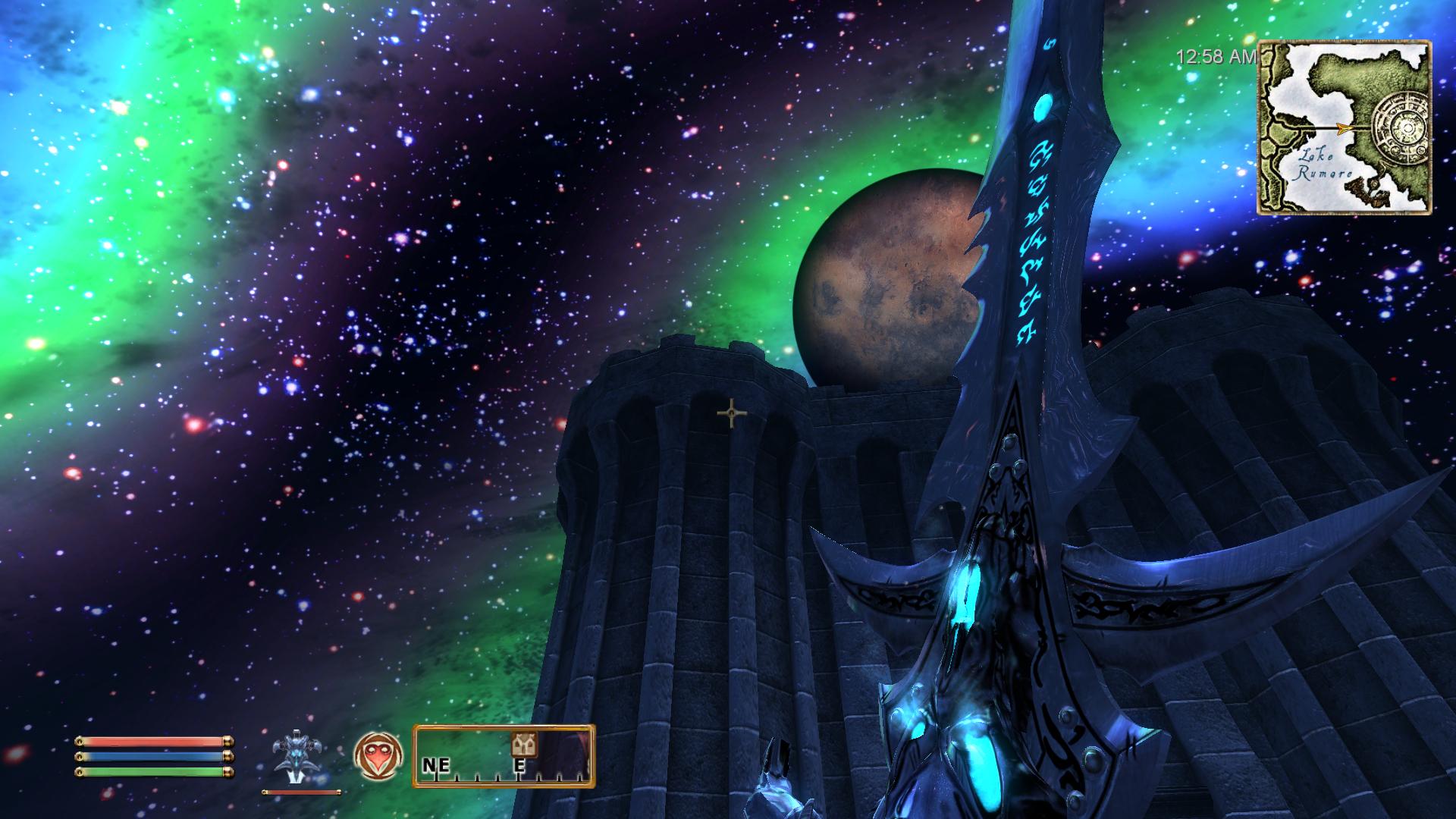Click the settlement marker on the compass
This screenshot has height=819, width=1456.
coord(523,745)
